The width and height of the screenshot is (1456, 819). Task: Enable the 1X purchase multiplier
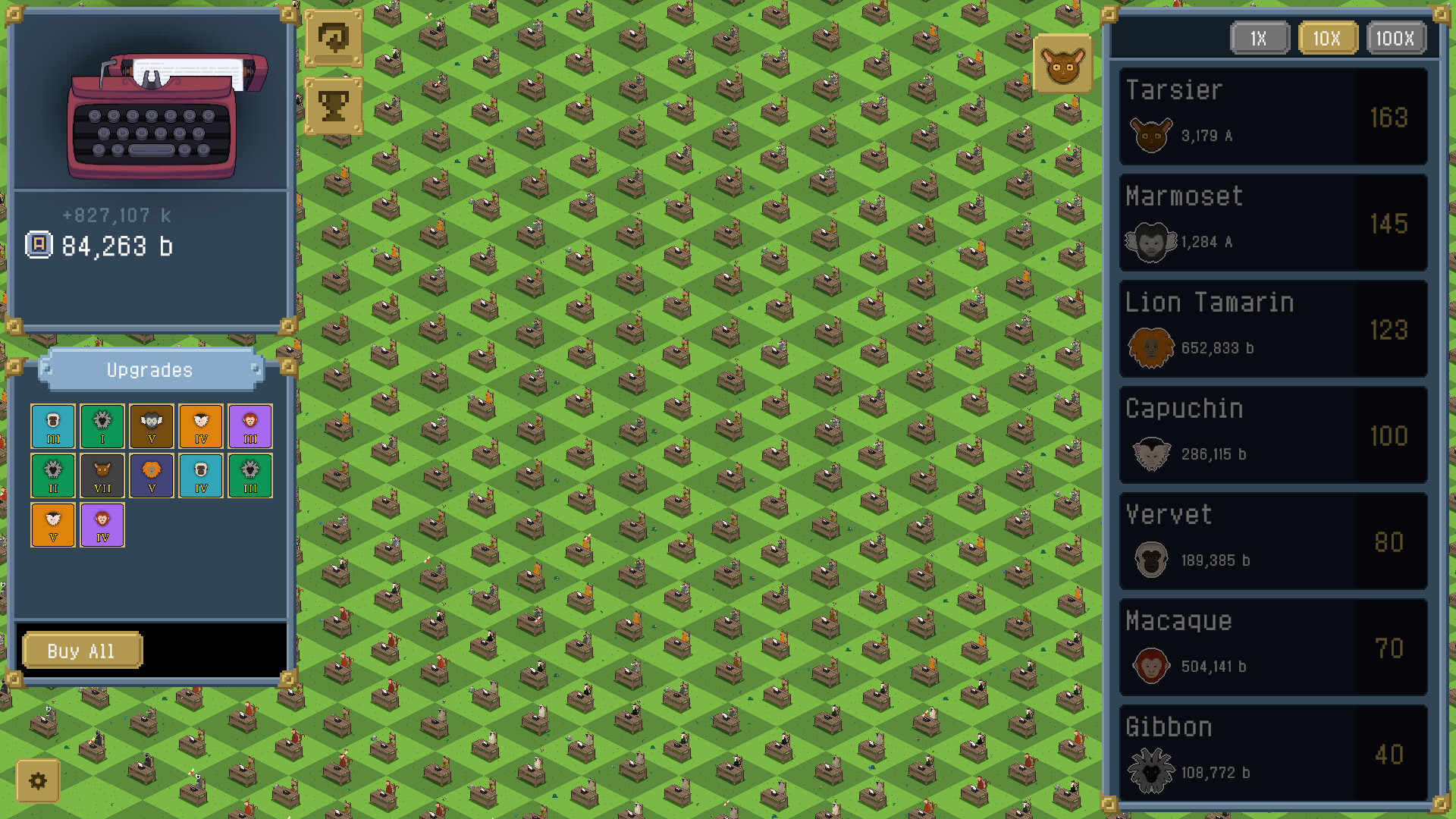point(1260,38)
